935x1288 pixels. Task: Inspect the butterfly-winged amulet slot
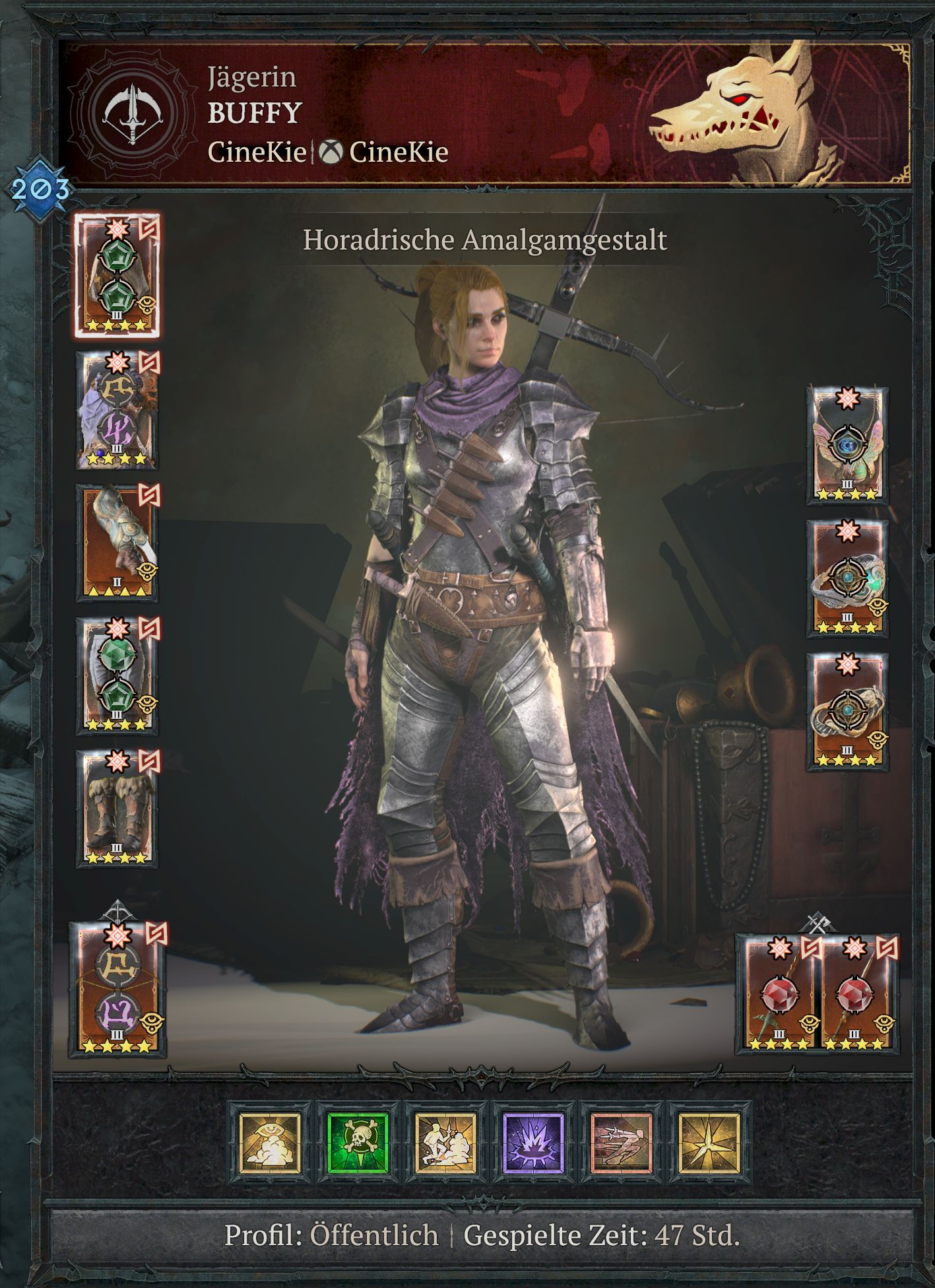pos(847,446)
